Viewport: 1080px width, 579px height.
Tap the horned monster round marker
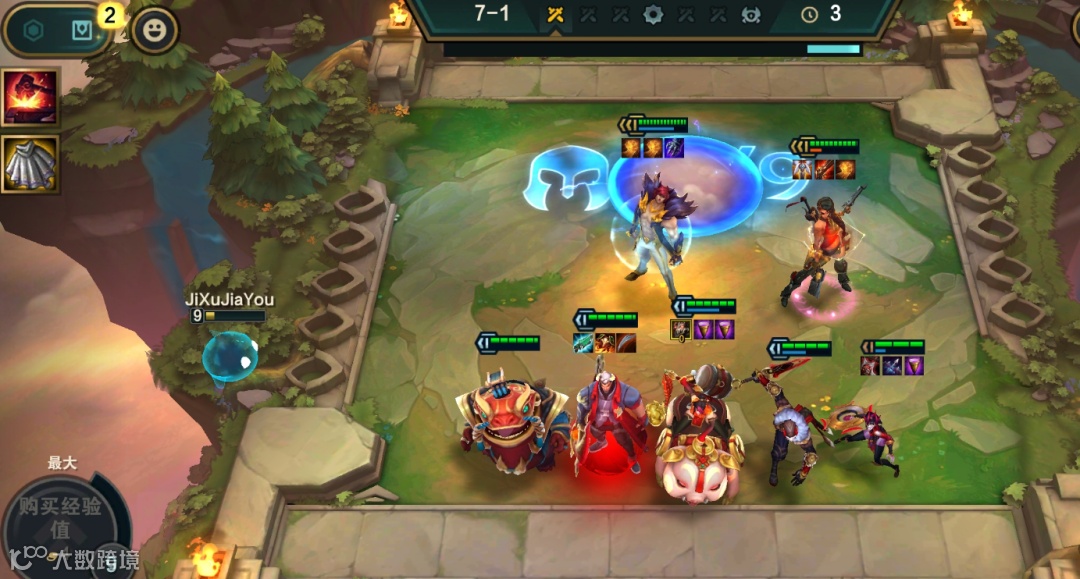[x=750, y=15]
